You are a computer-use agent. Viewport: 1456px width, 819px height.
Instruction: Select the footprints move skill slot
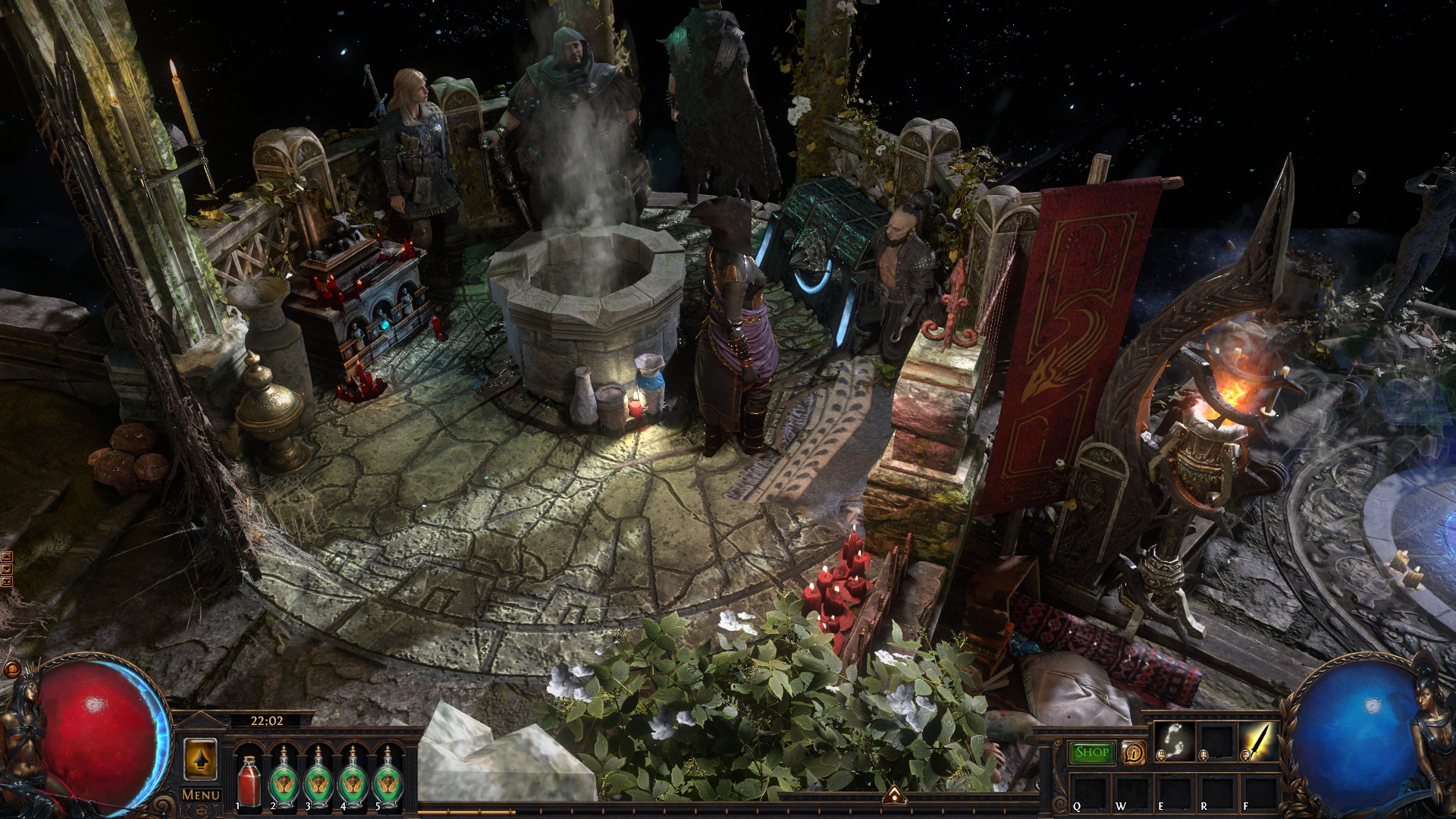click(x=1174, y=741)
